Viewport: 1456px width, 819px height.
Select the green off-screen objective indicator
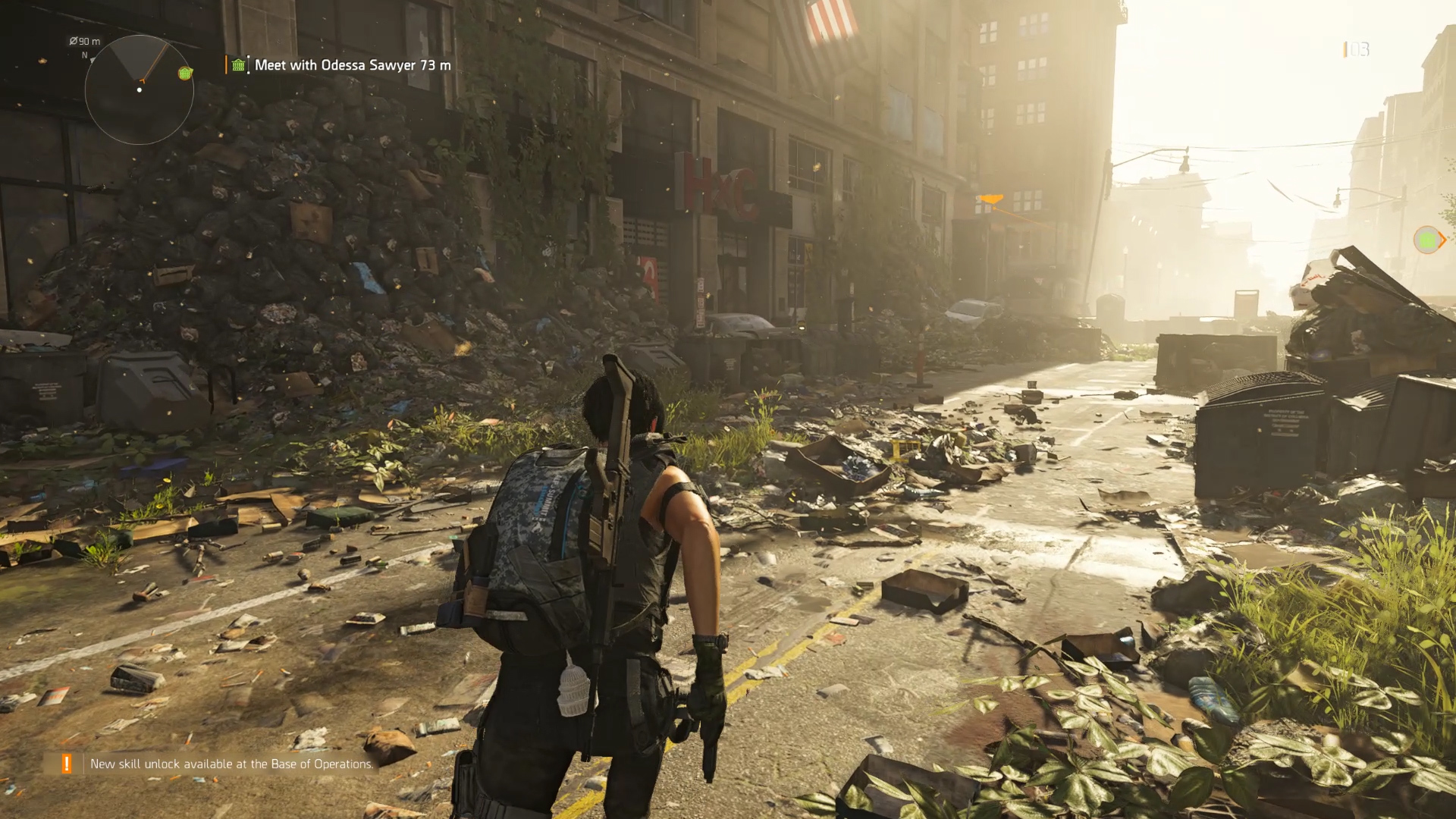pos(1428,240)
